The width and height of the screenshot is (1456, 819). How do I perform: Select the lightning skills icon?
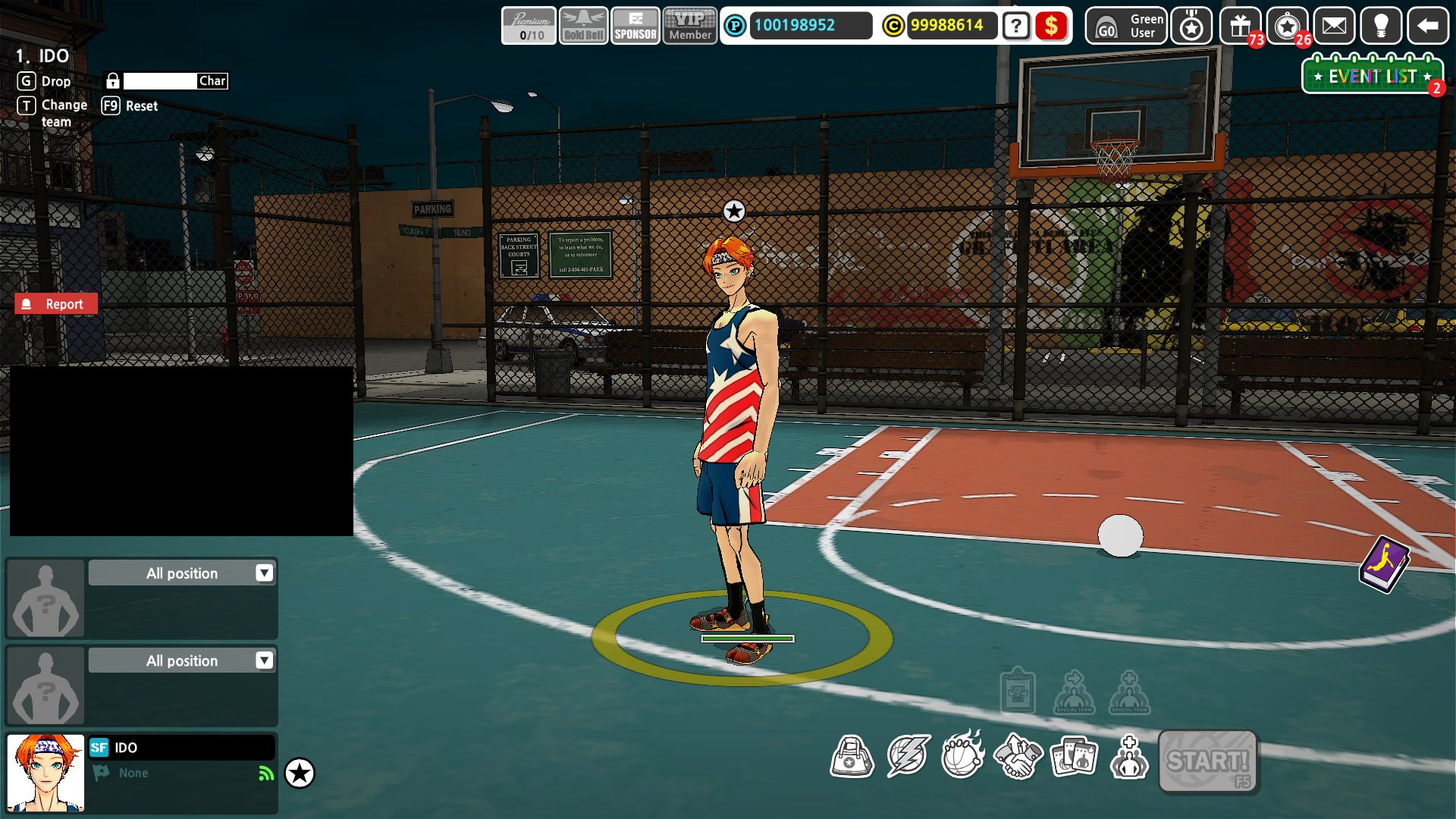908,756
